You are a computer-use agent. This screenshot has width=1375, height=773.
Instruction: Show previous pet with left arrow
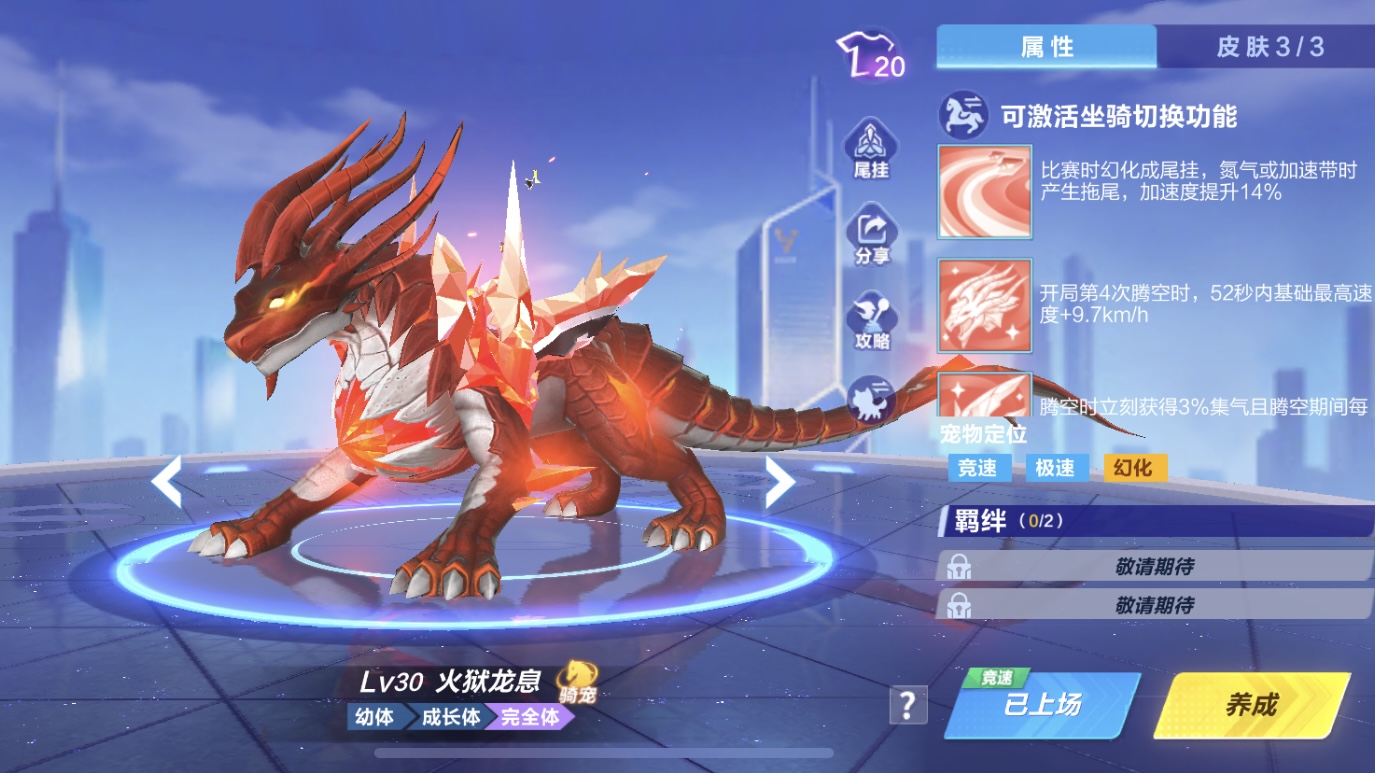click(167, 482)
